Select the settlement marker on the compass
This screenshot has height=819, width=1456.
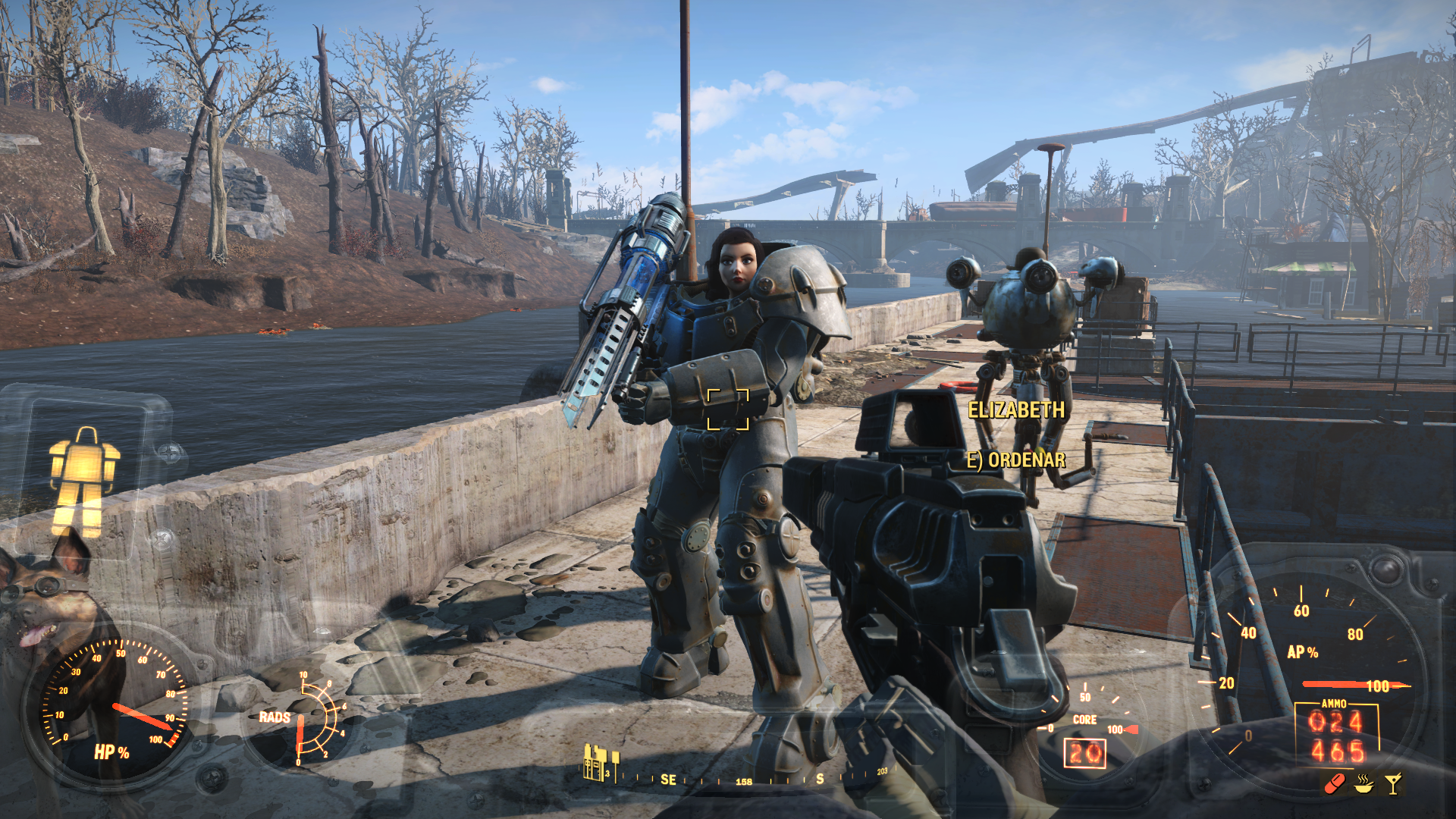[599, 763]
